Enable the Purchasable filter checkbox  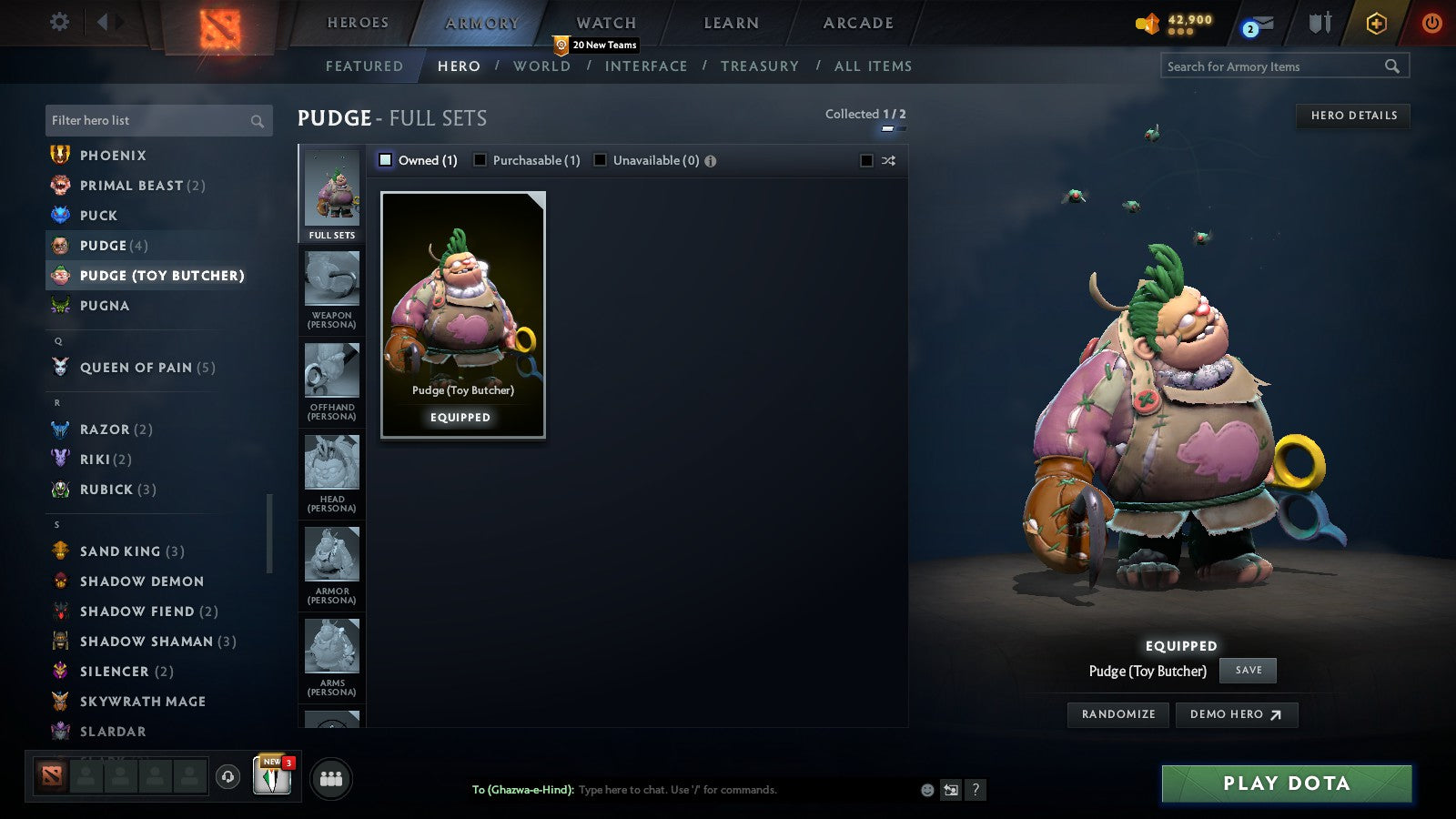[x=480, y=159]
